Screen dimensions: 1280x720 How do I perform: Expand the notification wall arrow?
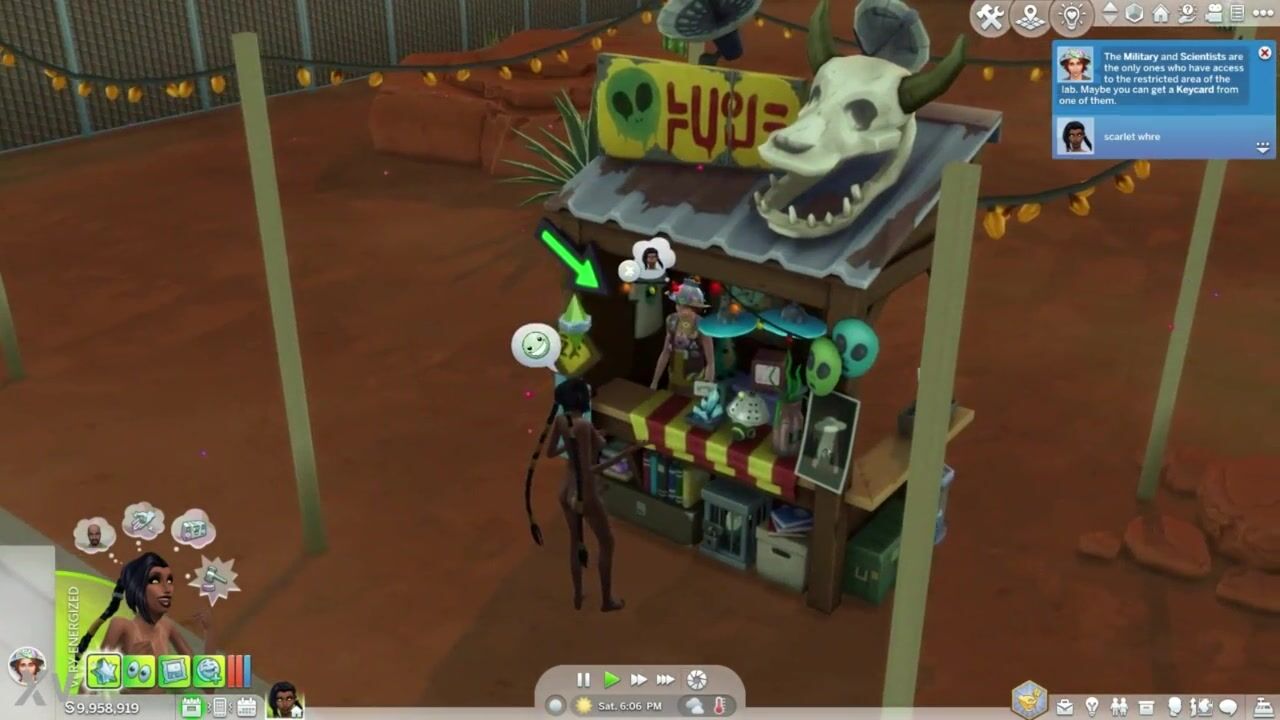tap(1263, 147)
